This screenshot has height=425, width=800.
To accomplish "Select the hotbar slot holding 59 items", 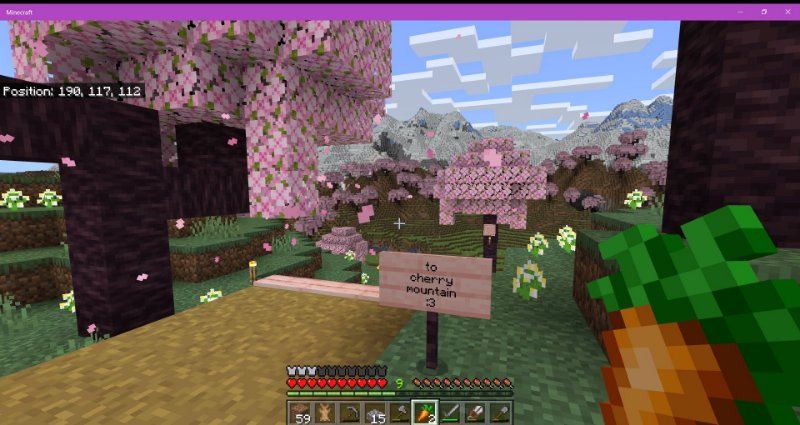I will pyautogui.click(x=299, y=412).
